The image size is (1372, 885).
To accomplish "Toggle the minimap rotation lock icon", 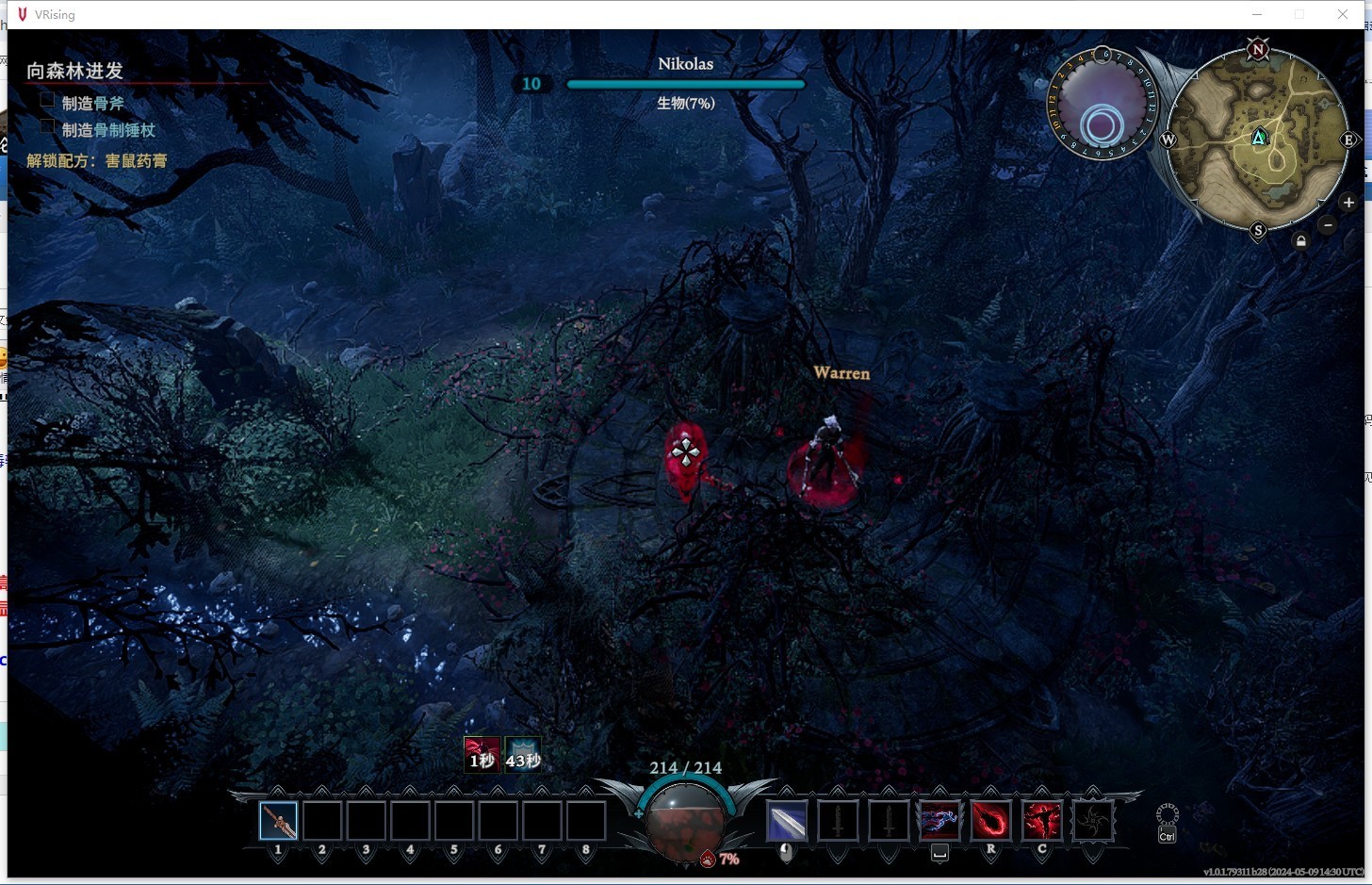I will point(1301,241).
